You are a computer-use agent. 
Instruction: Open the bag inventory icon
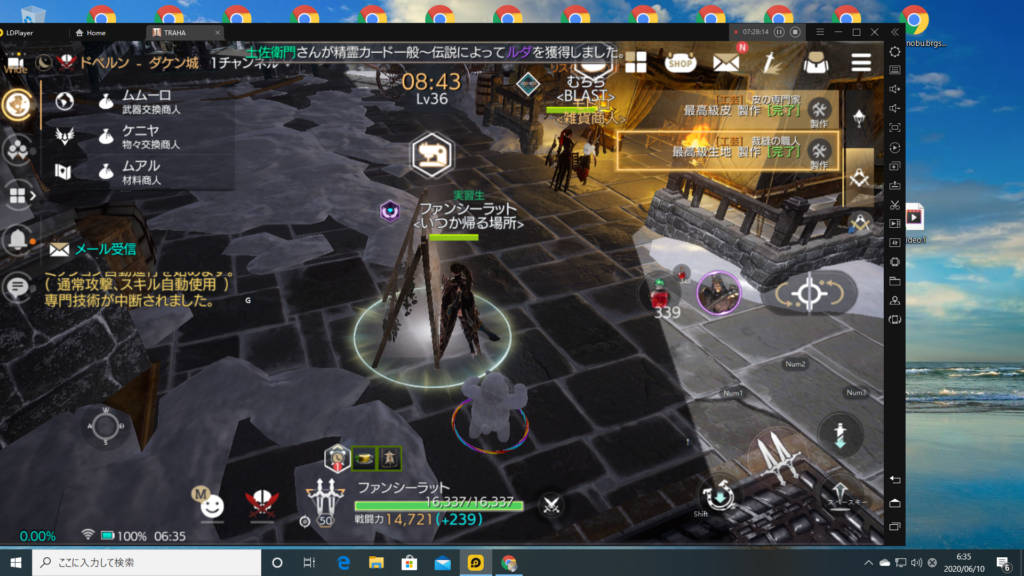[814, 62]
